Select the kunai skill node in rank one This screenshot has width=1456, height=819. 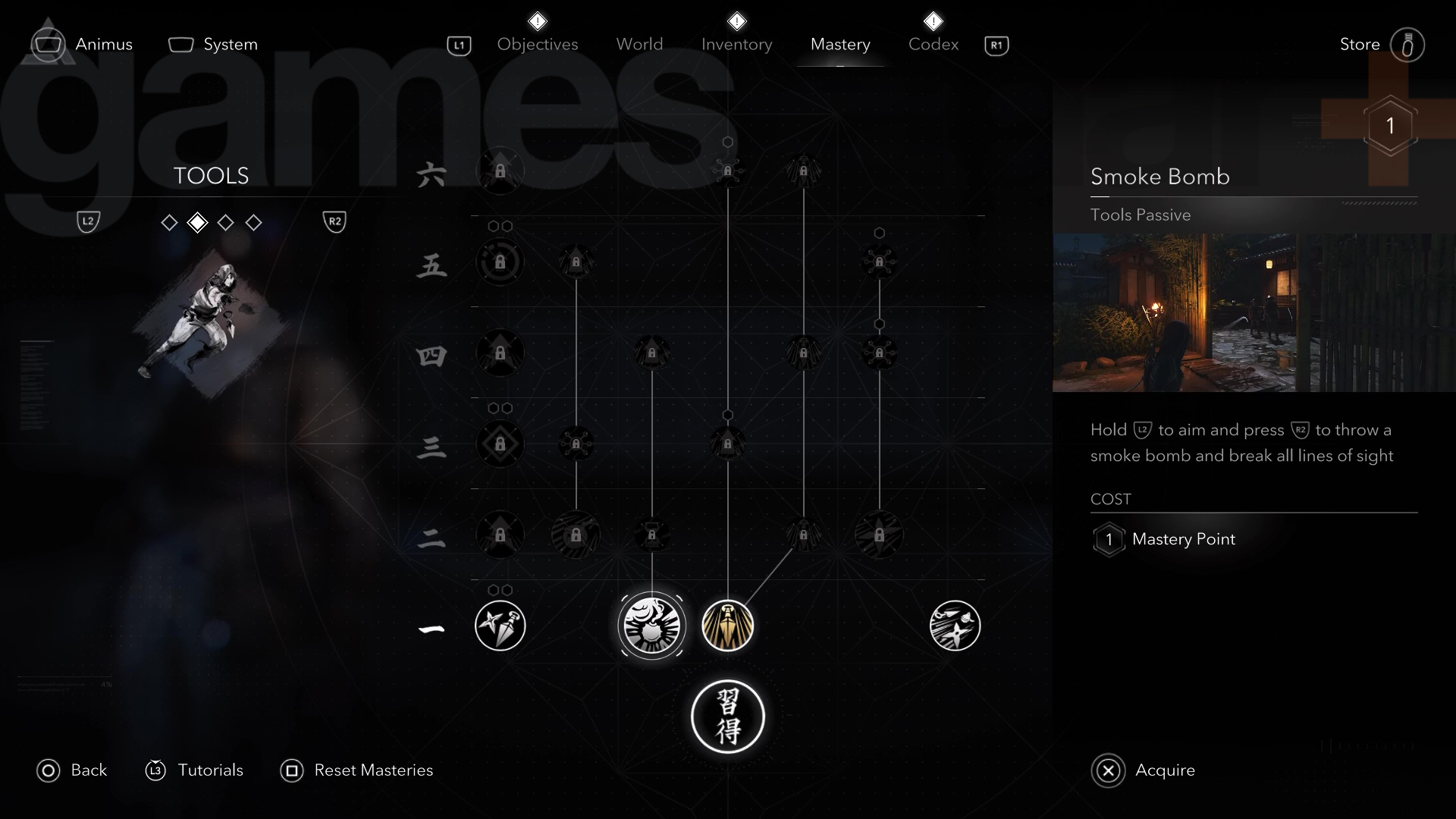[500, 626]
